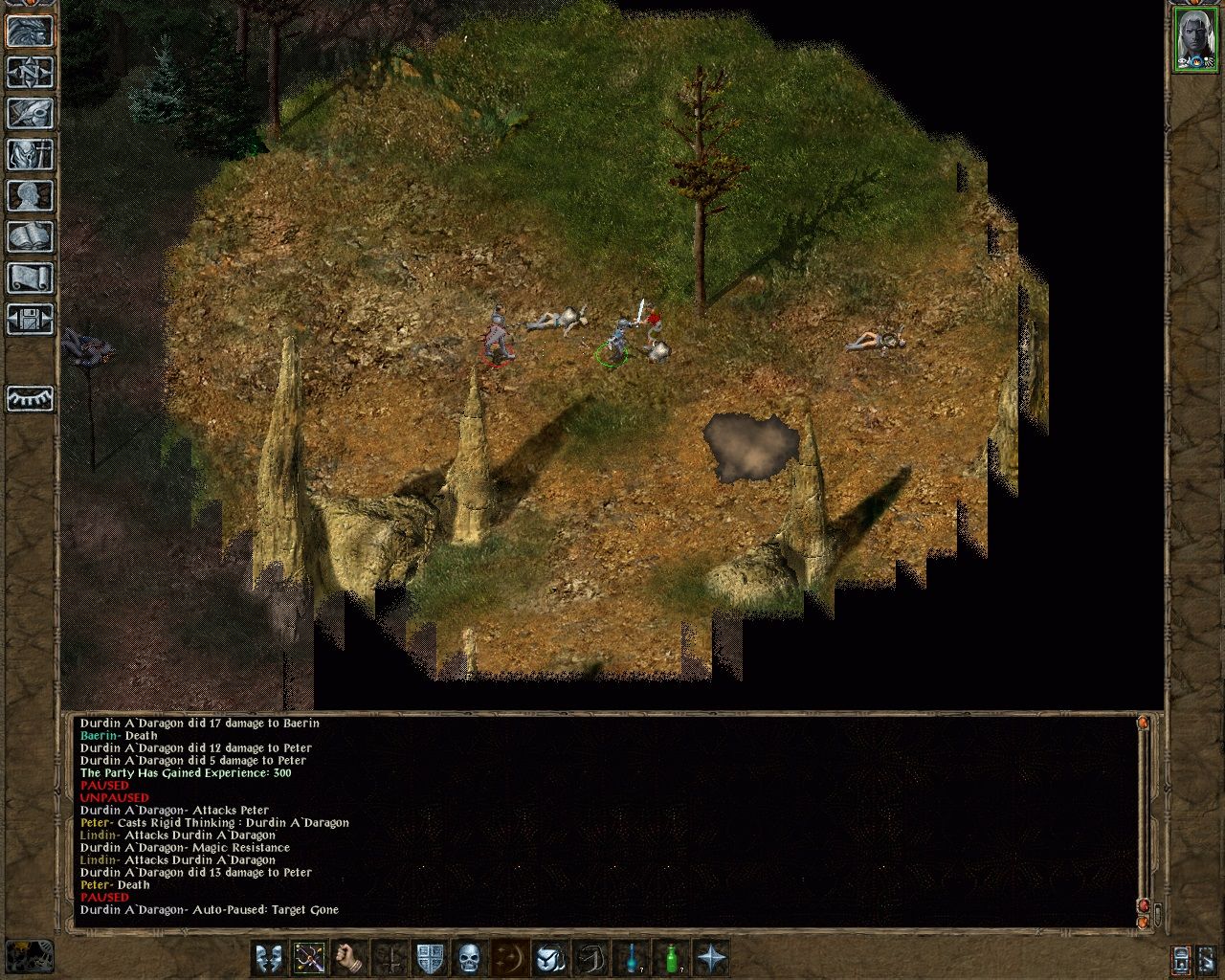Open the priest scroll screen

point(30,277)
